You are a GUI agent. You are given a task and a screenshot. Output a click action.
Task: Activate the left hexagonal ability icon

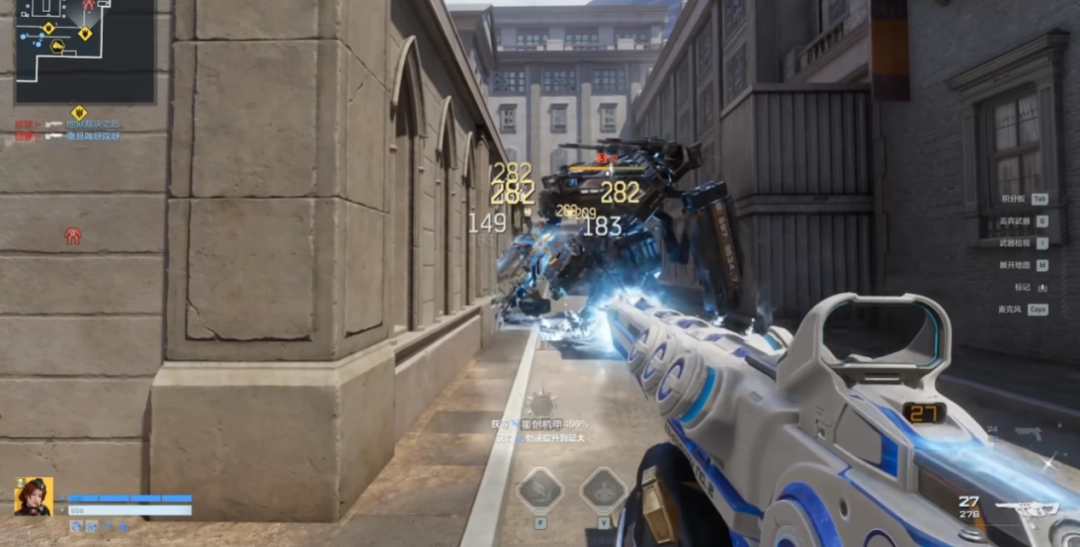click(x=540, y=491)
